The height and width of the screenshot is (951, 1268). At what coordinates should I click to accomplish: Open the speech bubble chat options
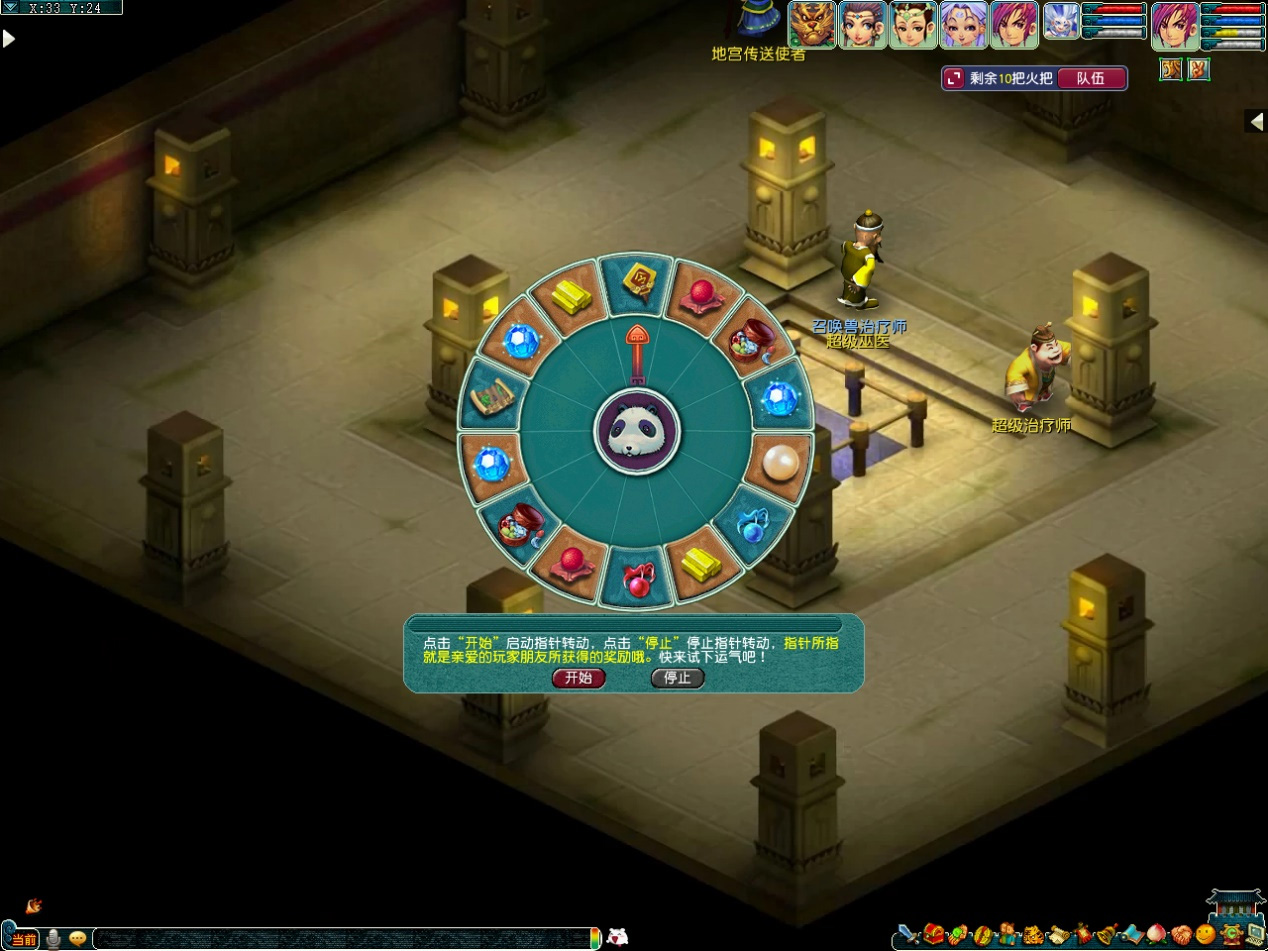point(77,939)
